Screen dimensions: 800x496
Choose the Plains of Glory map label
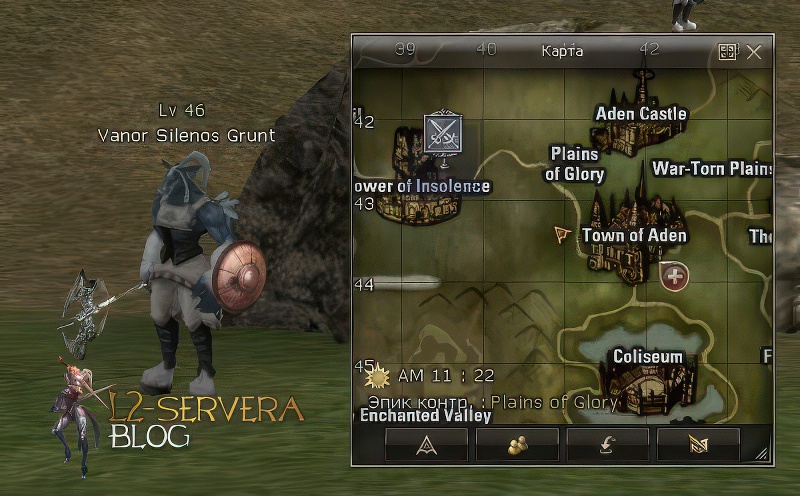(x=575, y=164)
